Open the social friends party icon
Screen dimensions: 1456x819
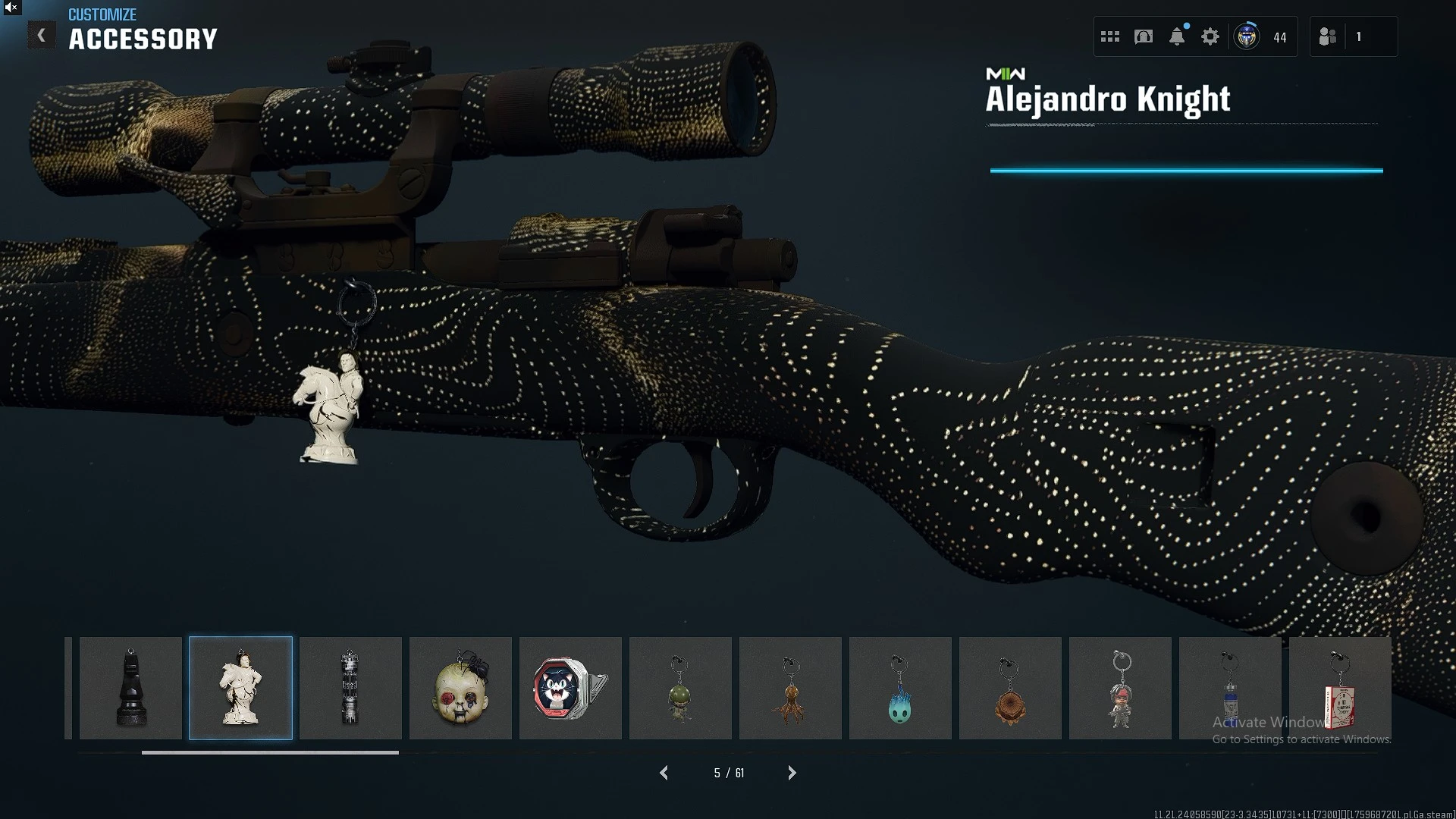[x=1328, y=36]
